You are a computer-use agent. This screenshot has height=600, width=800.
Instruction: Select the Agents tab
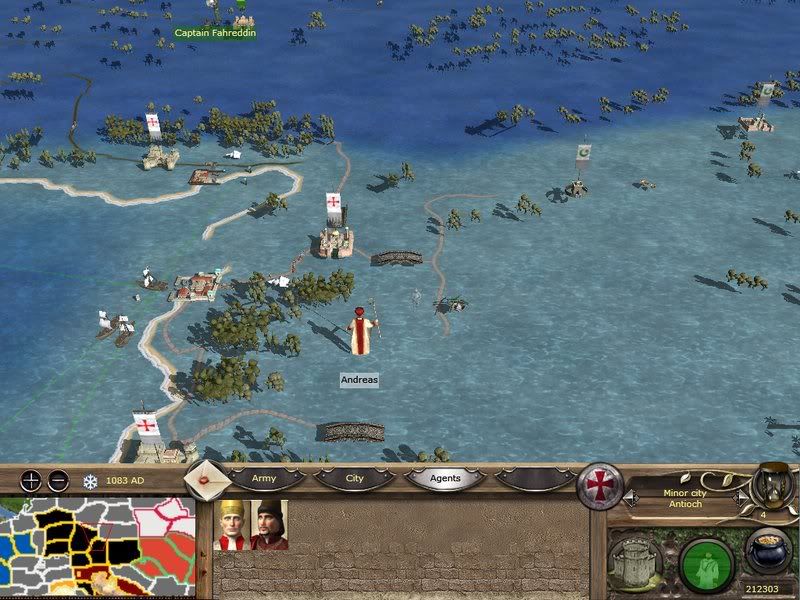point(445,479)
